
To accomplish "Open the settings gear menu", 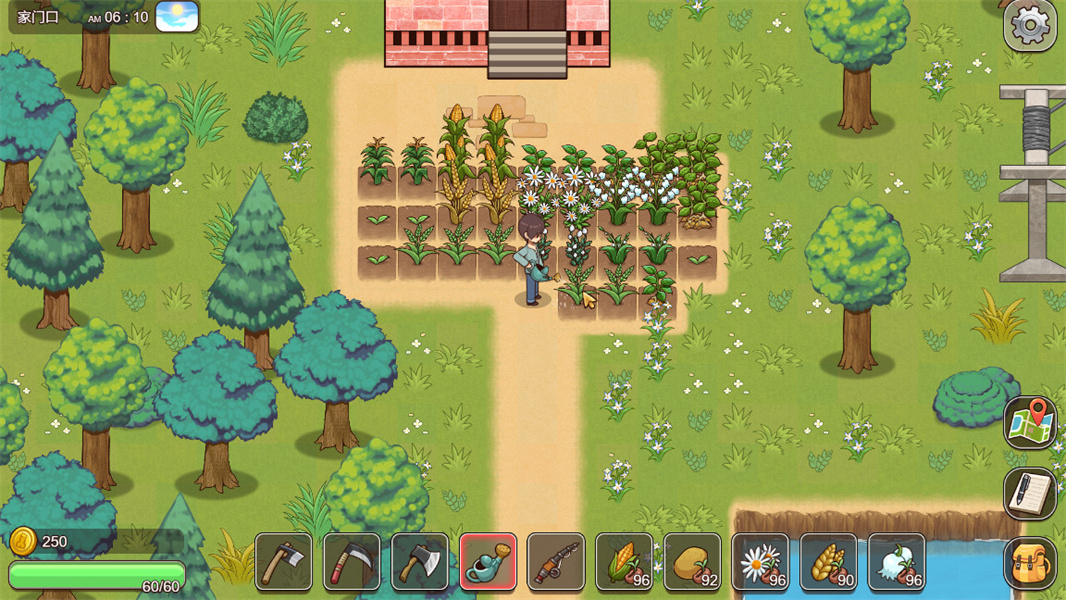I will [x=1030, y=26].
